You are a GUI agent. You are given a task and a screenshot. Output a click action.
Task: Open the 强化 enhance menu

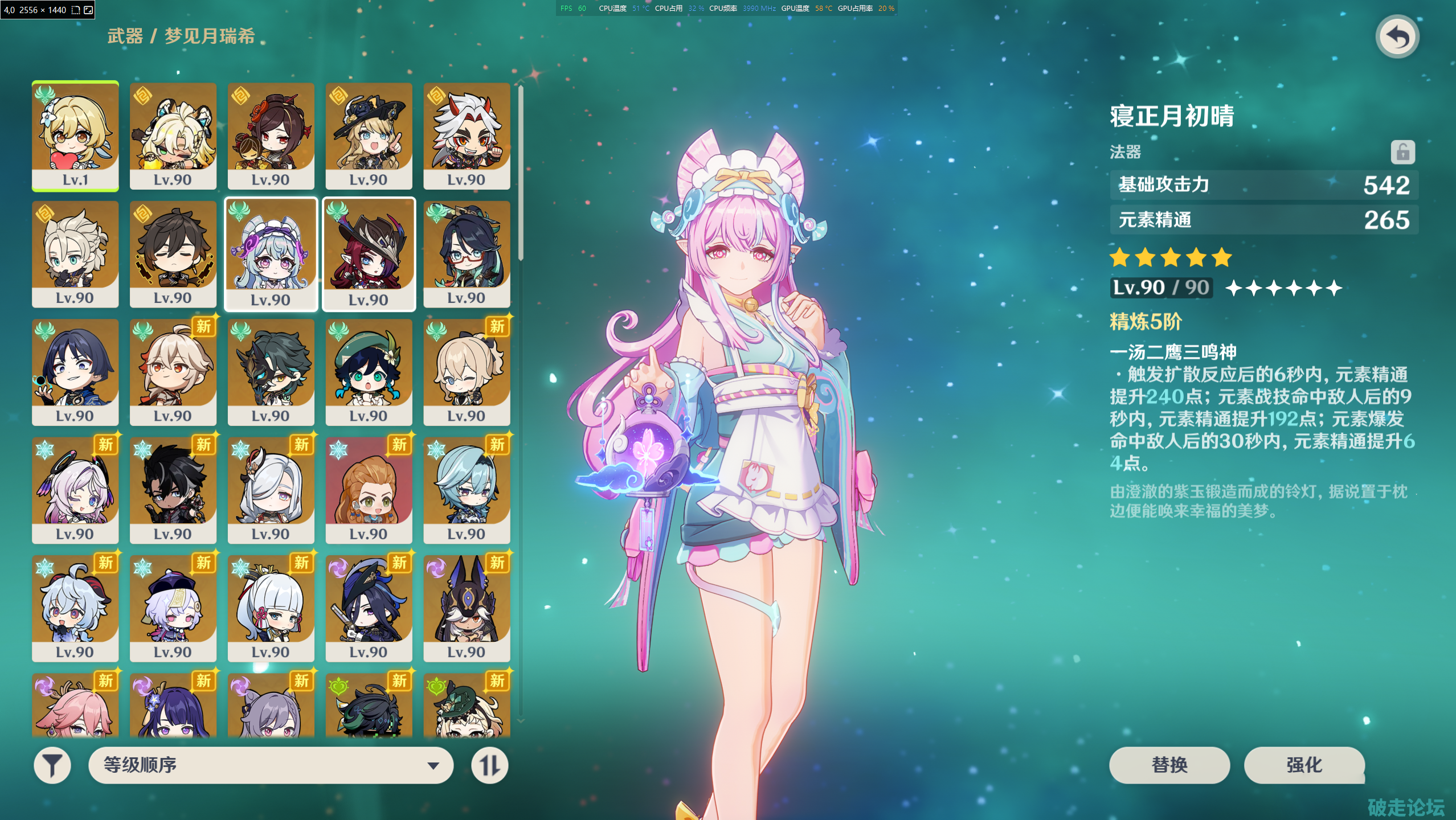pyautogui.click(x=1304, y=765)
